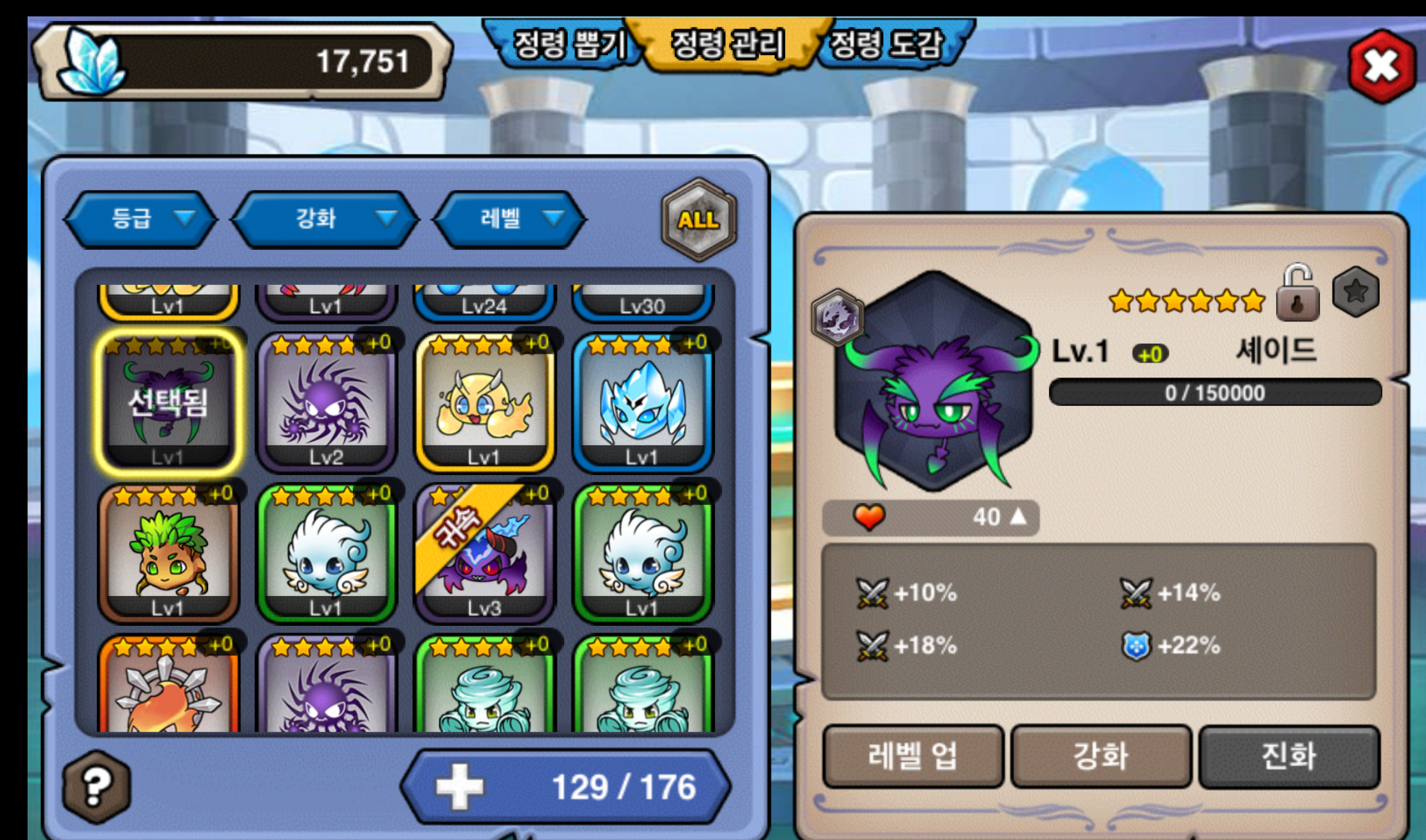
Task: Select the purple spider spirit Lv2
Action: (326, 403)
